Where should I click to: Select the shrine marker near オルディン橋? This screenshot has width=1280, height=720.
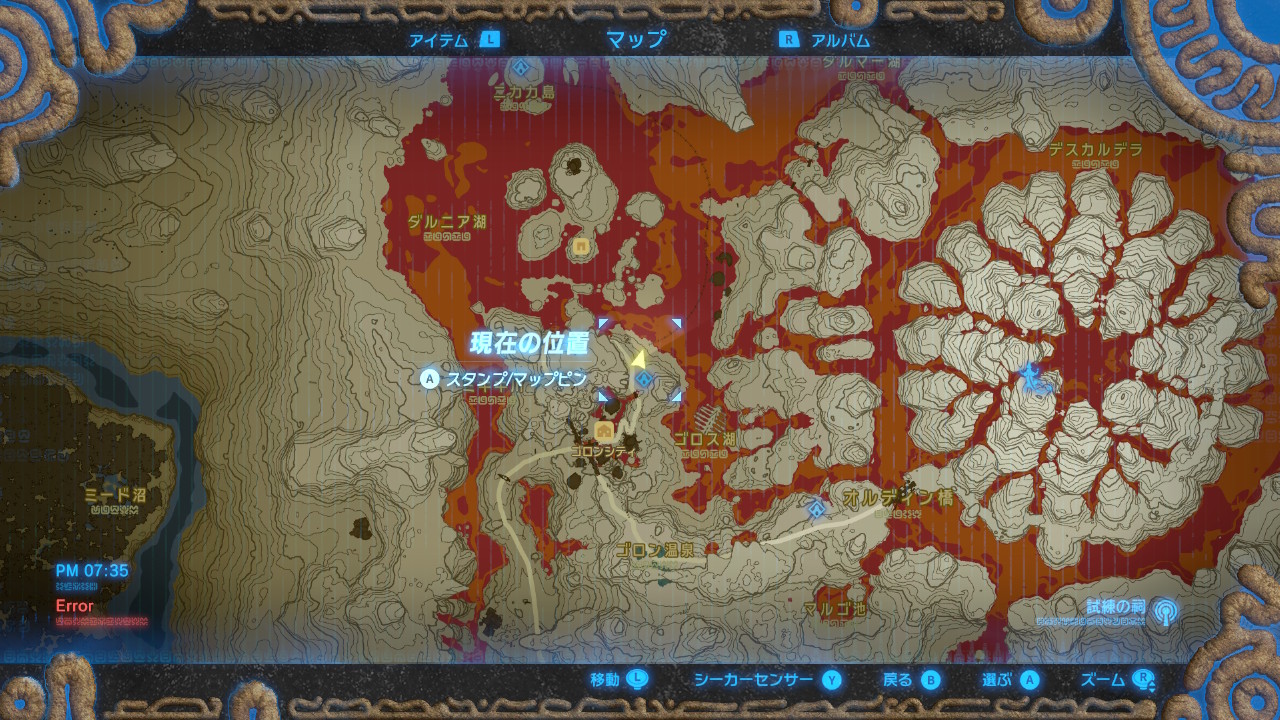817,509
